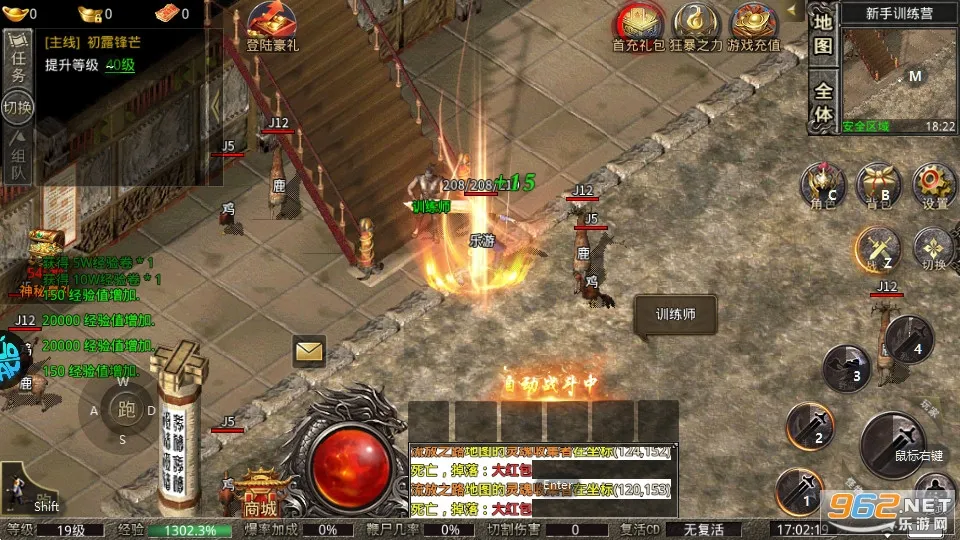Open the 商城 shop

pyautogui.click(x=260, y=495)
